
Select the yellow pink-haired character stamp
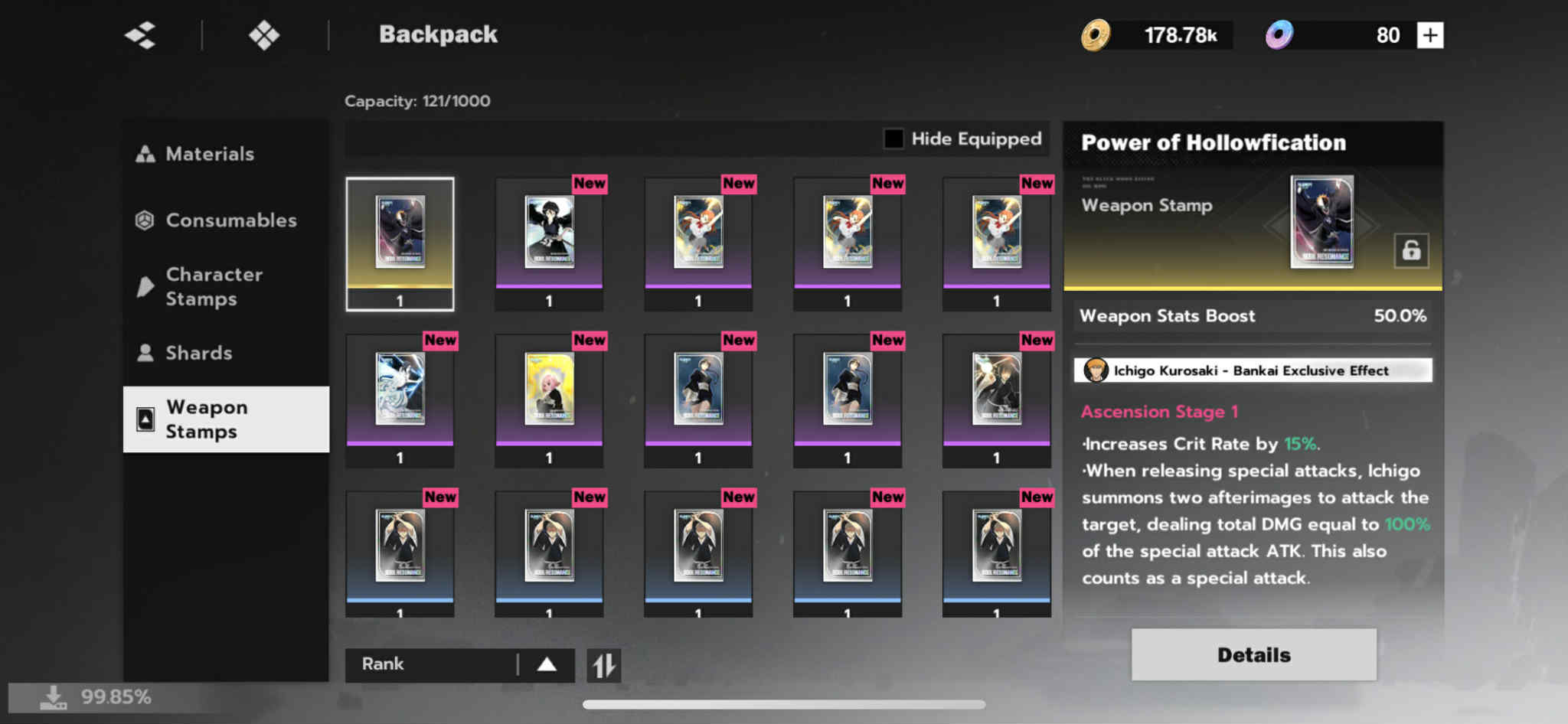(549, 398)
